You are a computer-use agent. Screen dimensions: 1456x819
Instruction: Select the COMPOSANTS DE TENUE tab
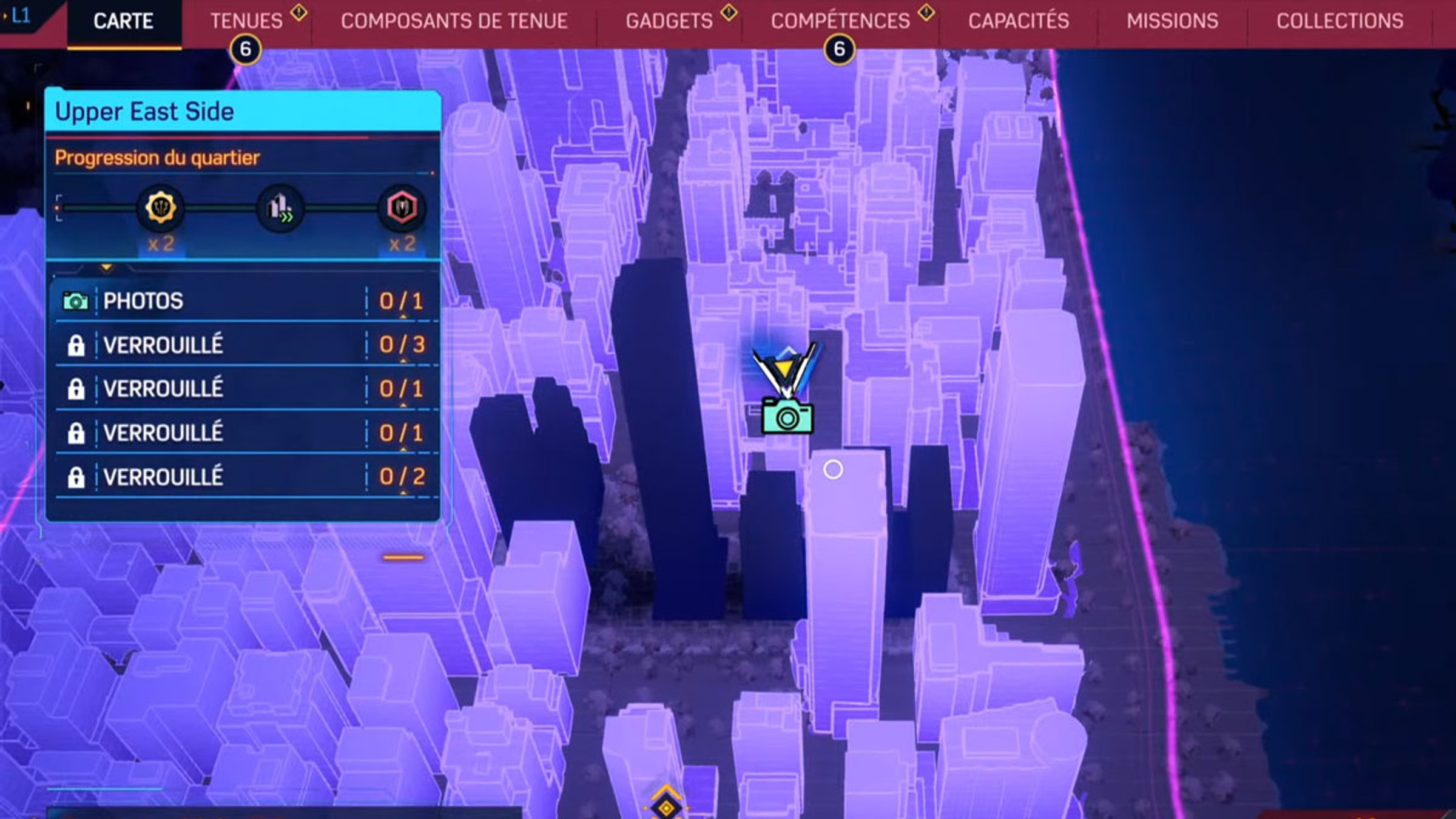(454, 22)
